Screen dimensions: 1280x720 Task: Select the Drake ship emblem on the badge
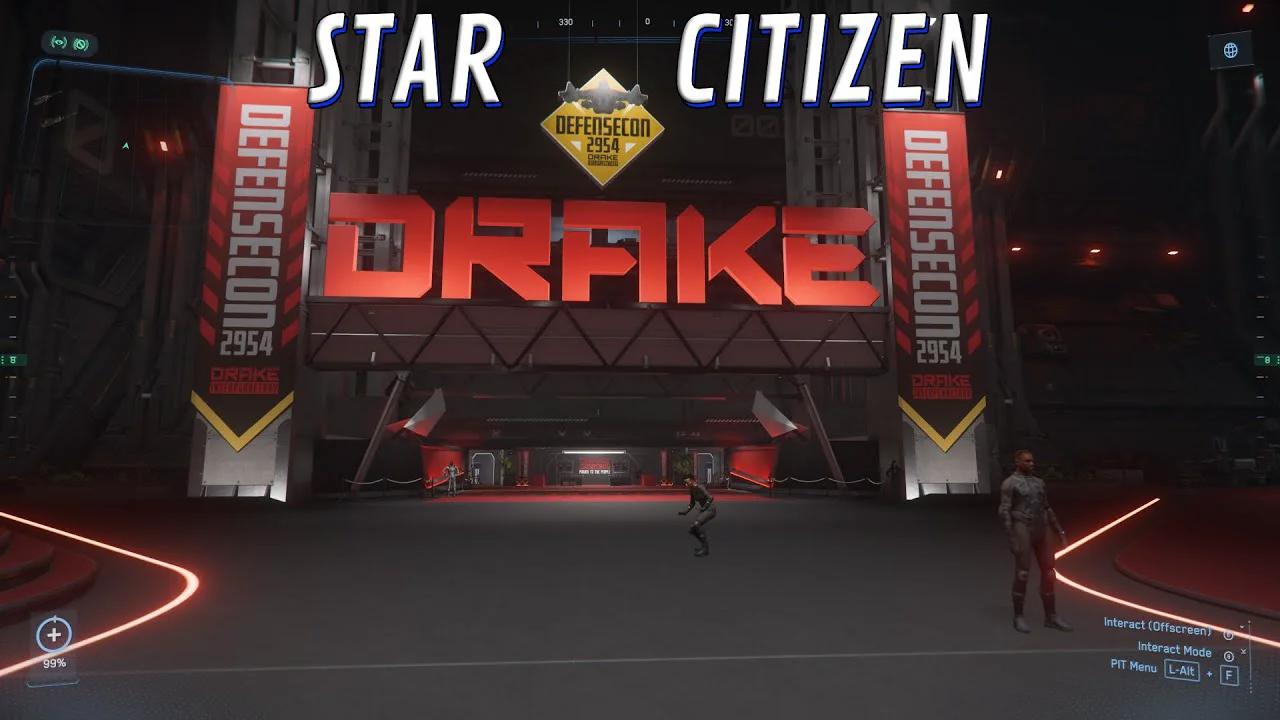pos(602,93)
